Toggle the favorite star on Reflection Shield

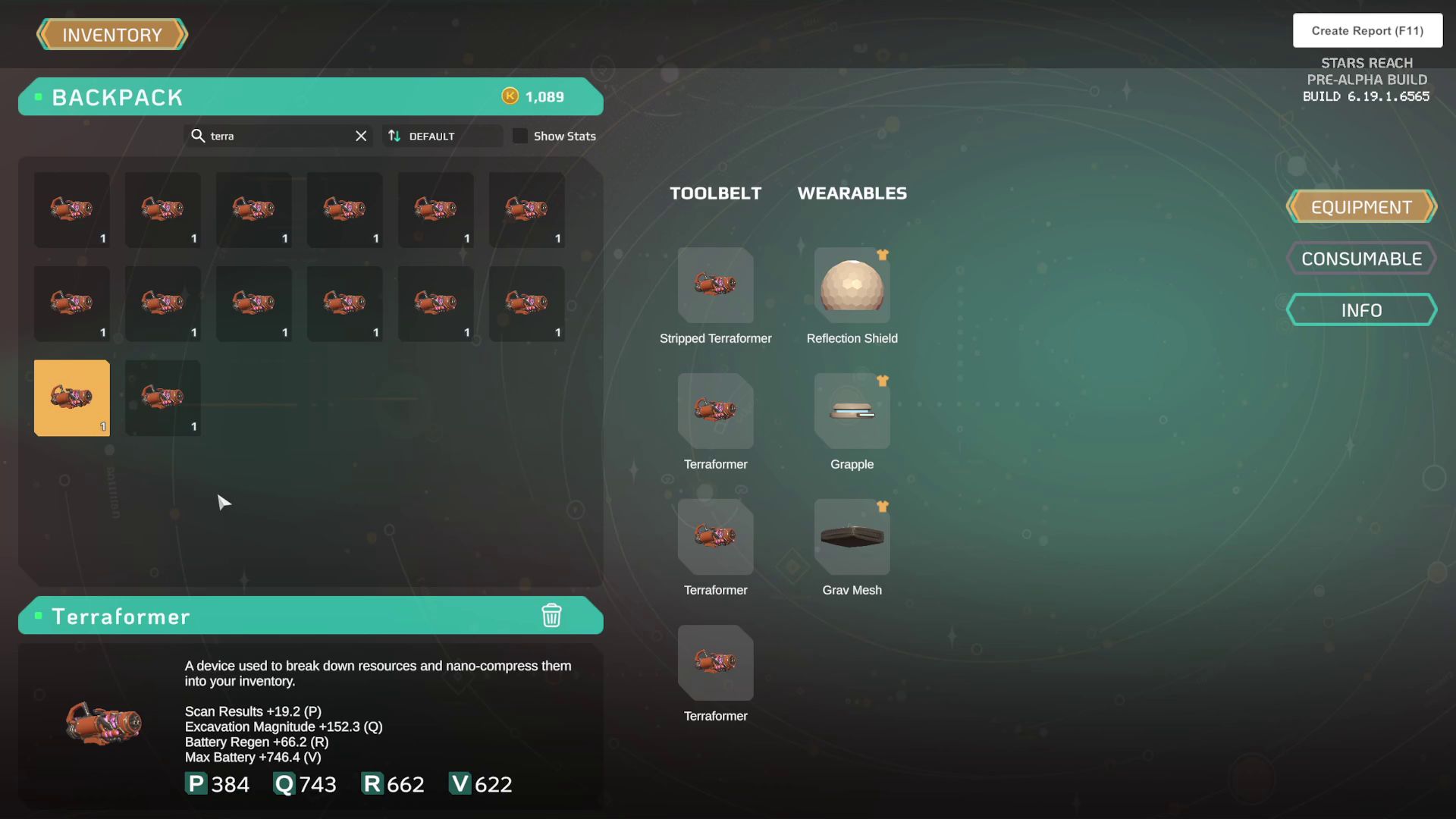pos(883,256)
